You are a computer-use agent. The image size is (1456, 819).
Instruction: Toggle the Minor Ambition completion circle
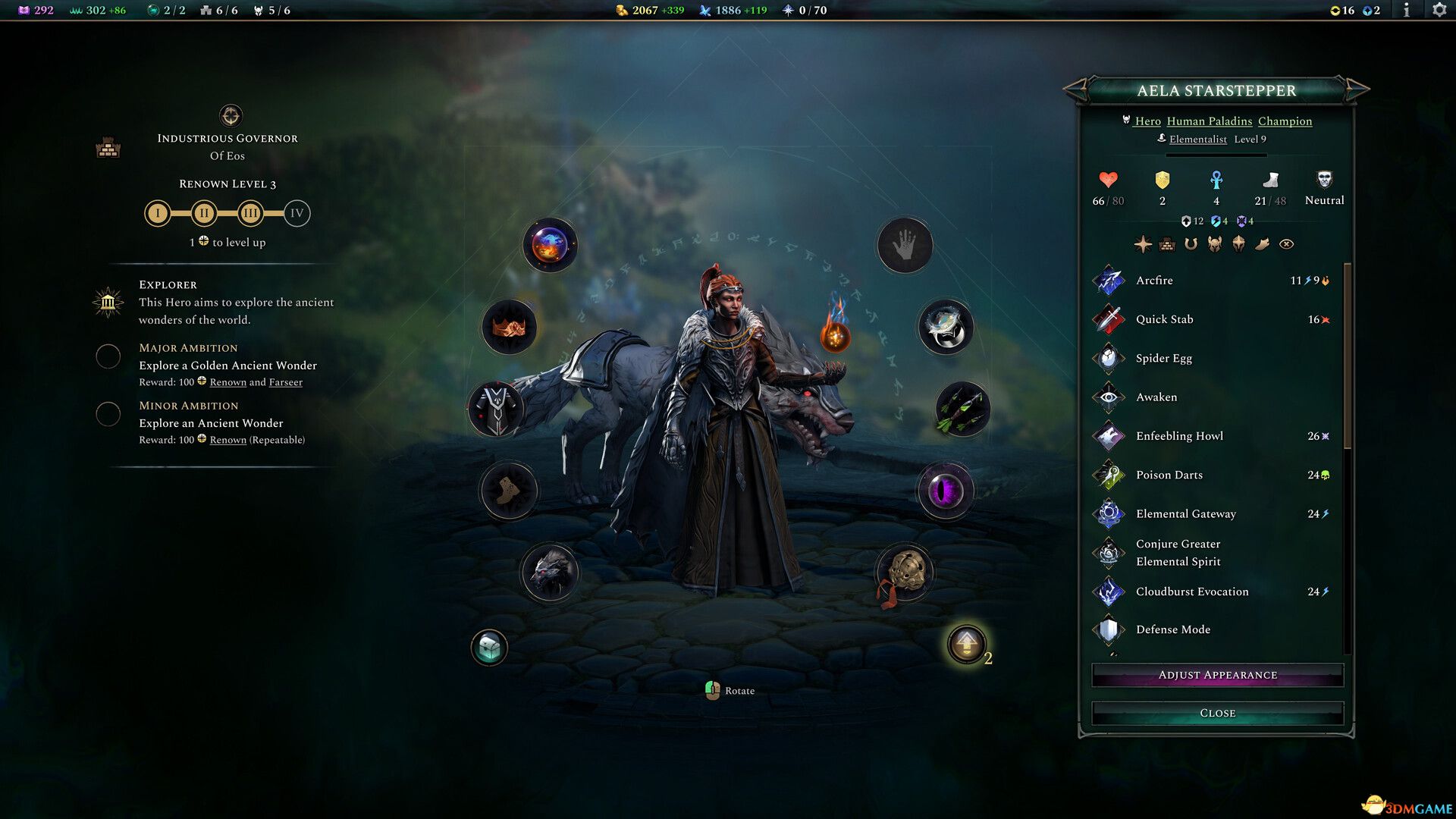coord(108,415)
